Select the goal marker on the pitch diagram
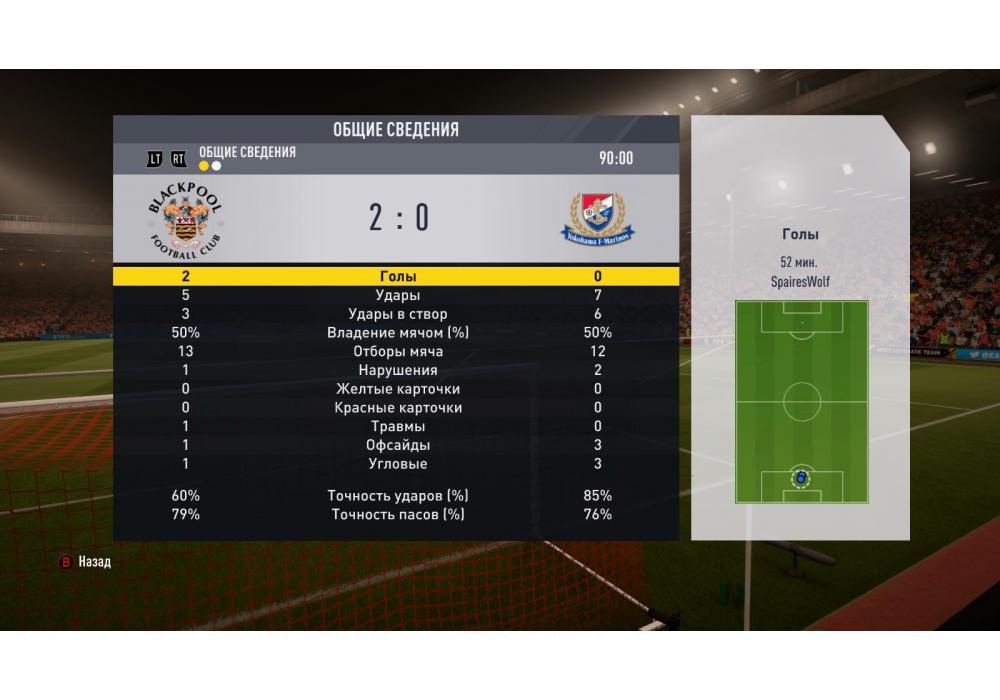This screenshot has height=700, width=1000. (x=801, y=477)
